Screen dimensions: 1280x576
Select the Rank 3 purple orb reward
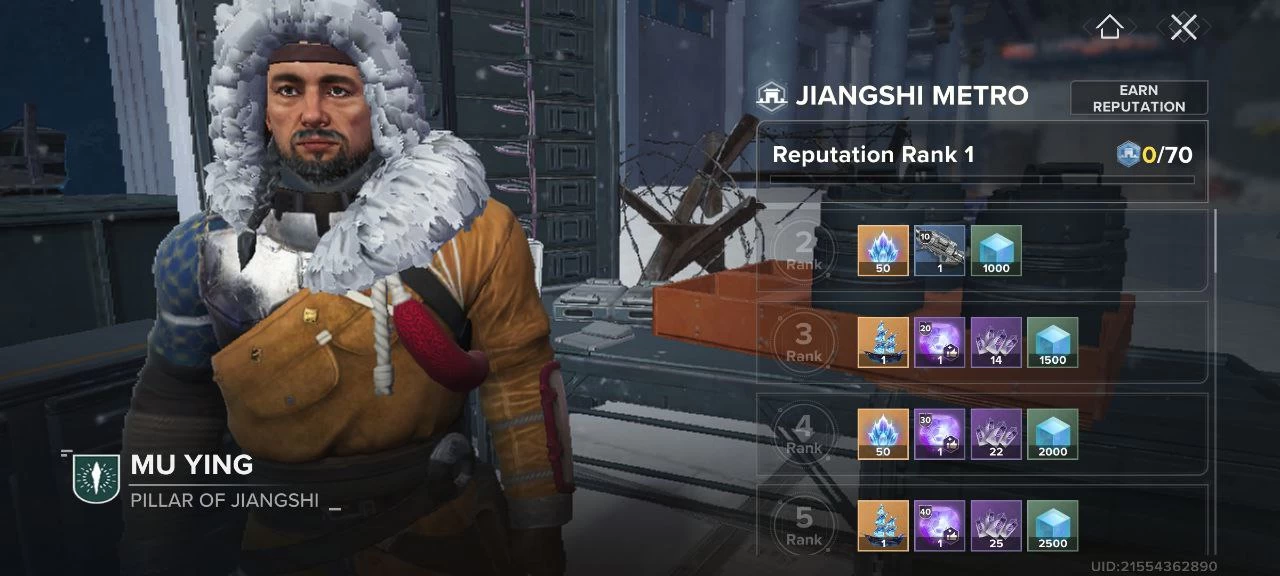click(940, 342)
